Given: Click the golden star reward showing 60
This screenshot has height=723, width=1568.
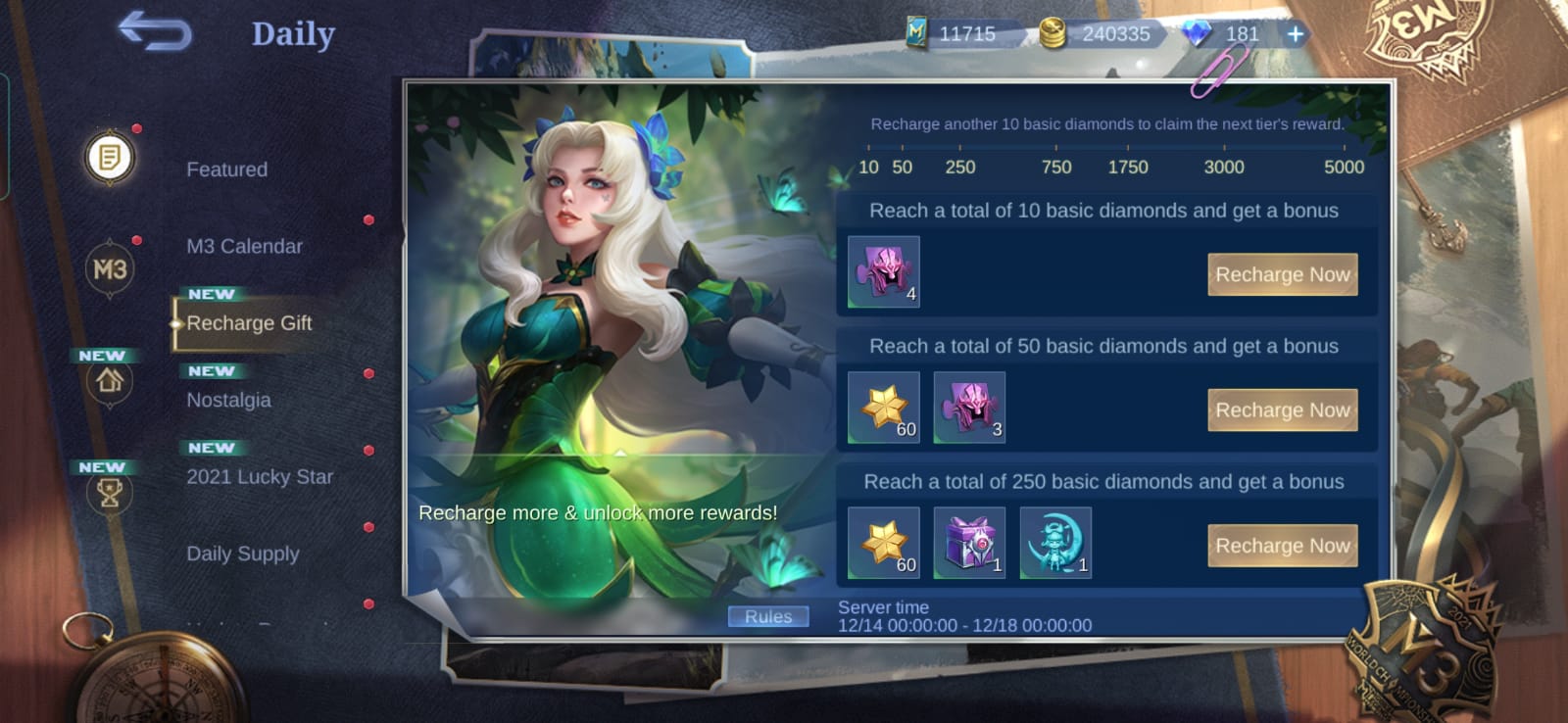Looking at the screenshot, I should (880, 407).
